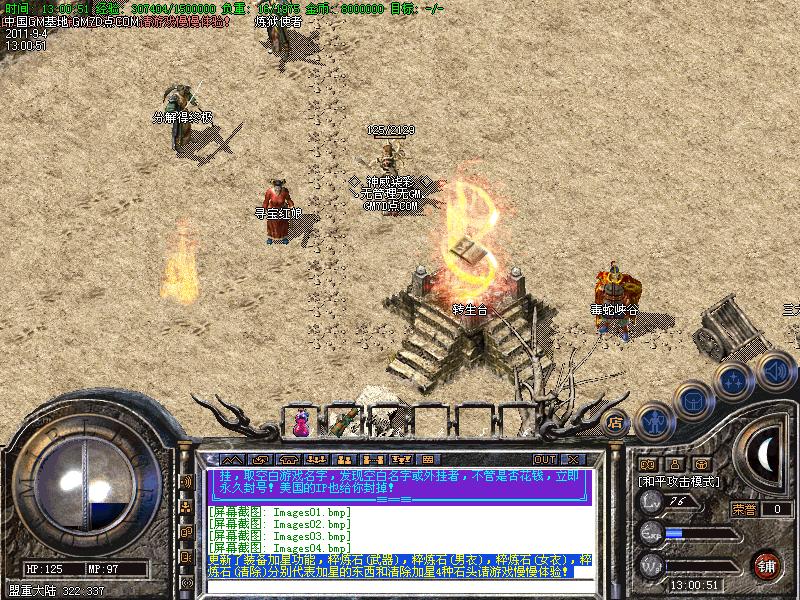Switch the 和平攻击模式 attack mode label
This screenshot has height=600, width=800.
680,481
